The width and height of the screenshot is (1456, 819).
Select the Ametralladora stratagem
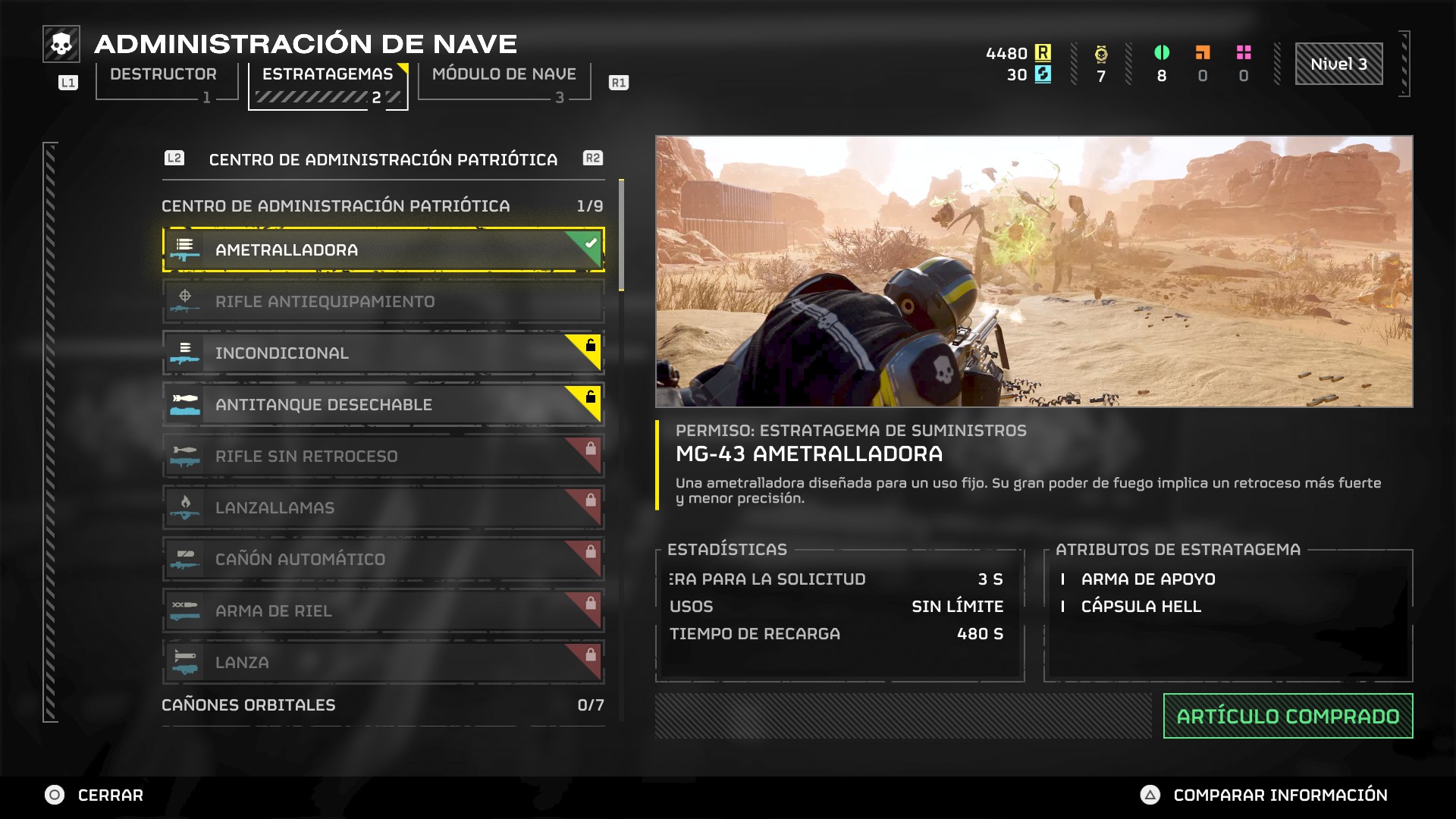point(383,249)
